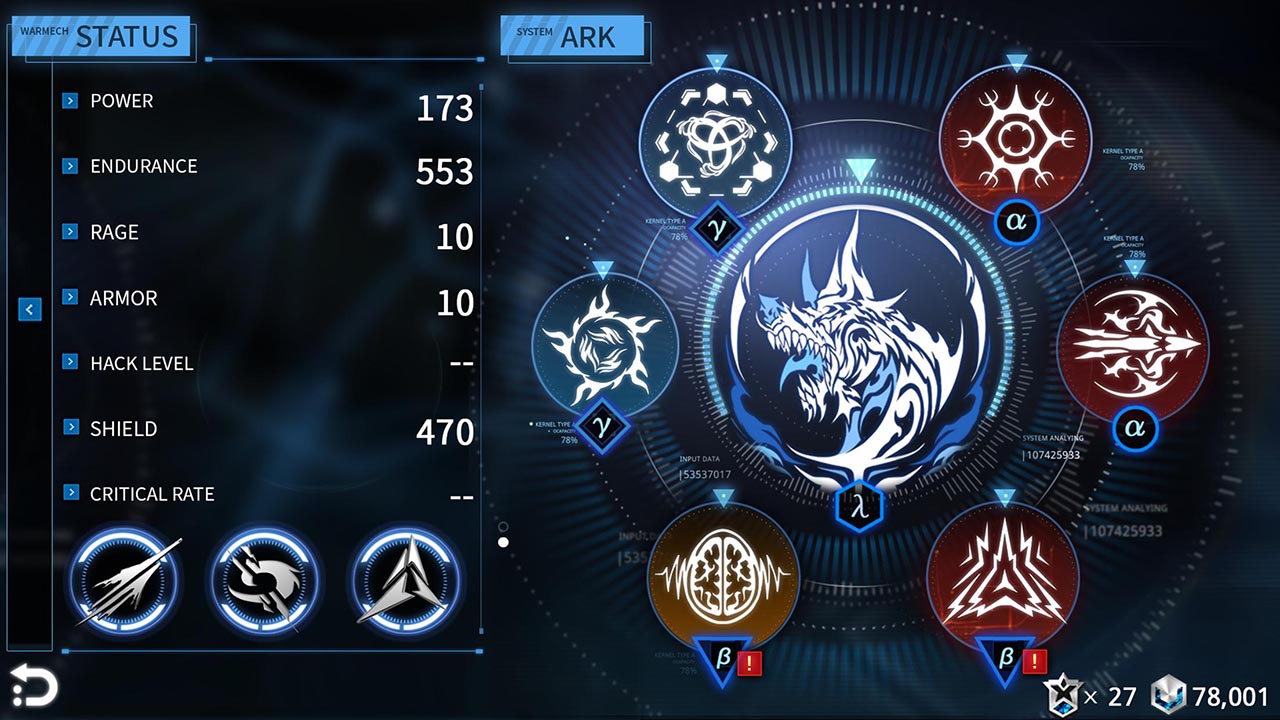Expand the SHIELD stat details
The height and width of the screenshot is (720, 1280).
[x=70, y=428]
